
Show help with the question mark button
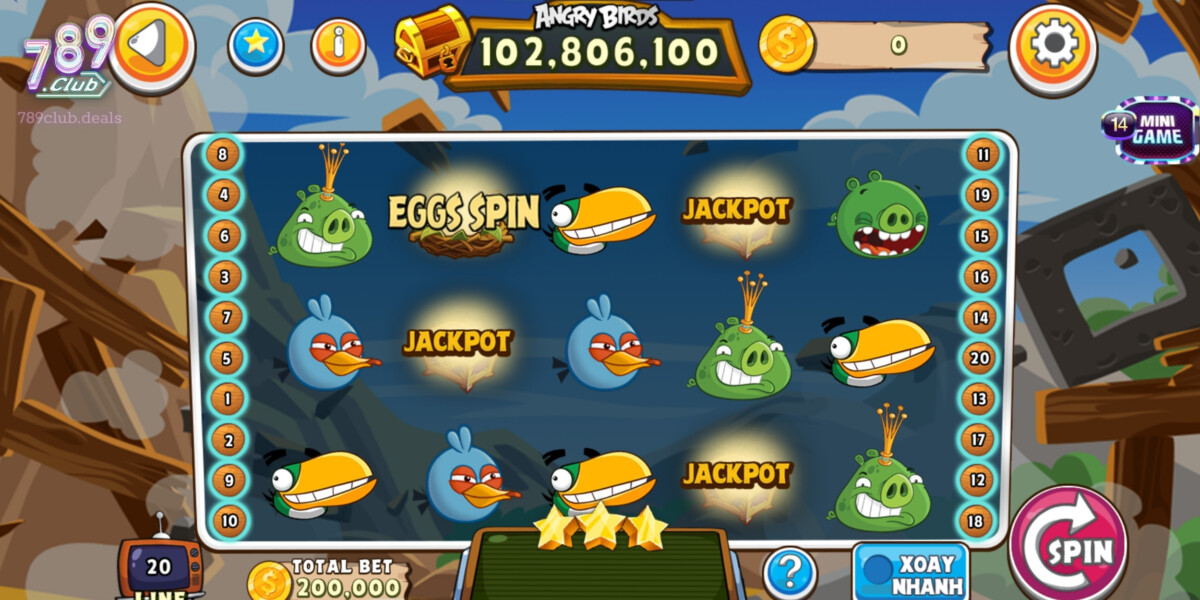tap(789, 573)
